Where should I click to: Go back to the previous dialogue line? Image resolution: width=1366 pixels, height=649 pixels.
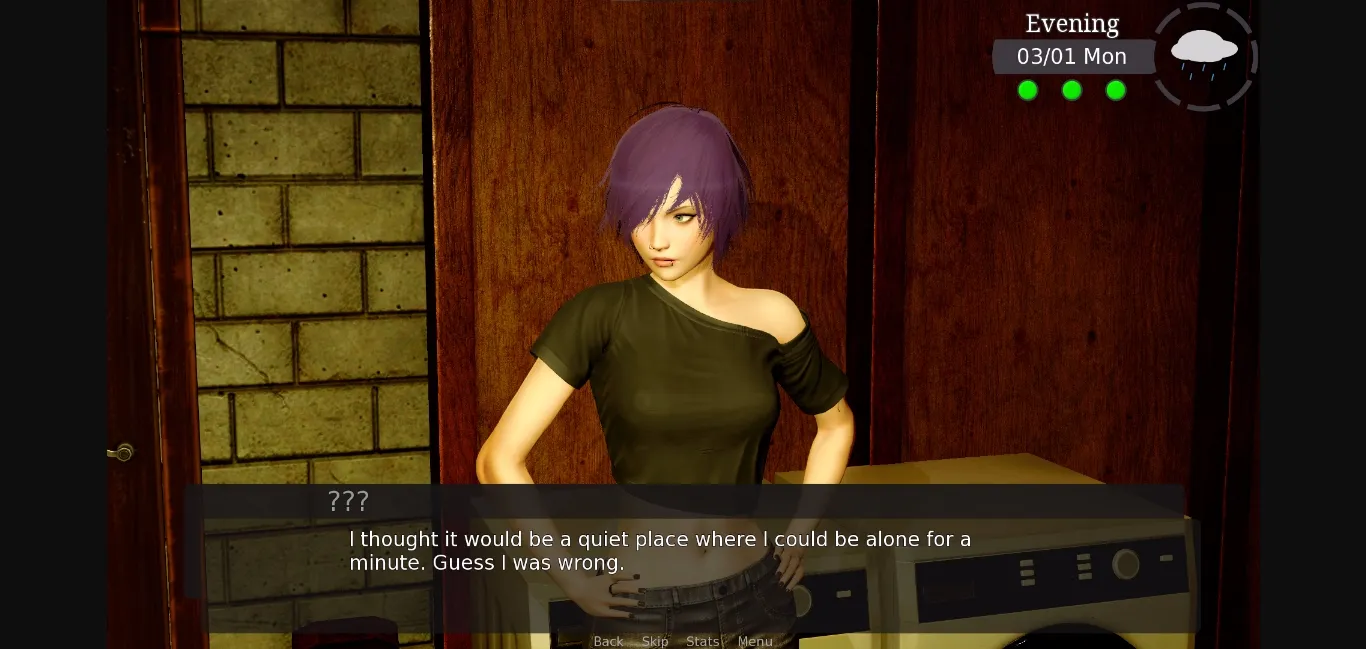(x=608, y=641)
